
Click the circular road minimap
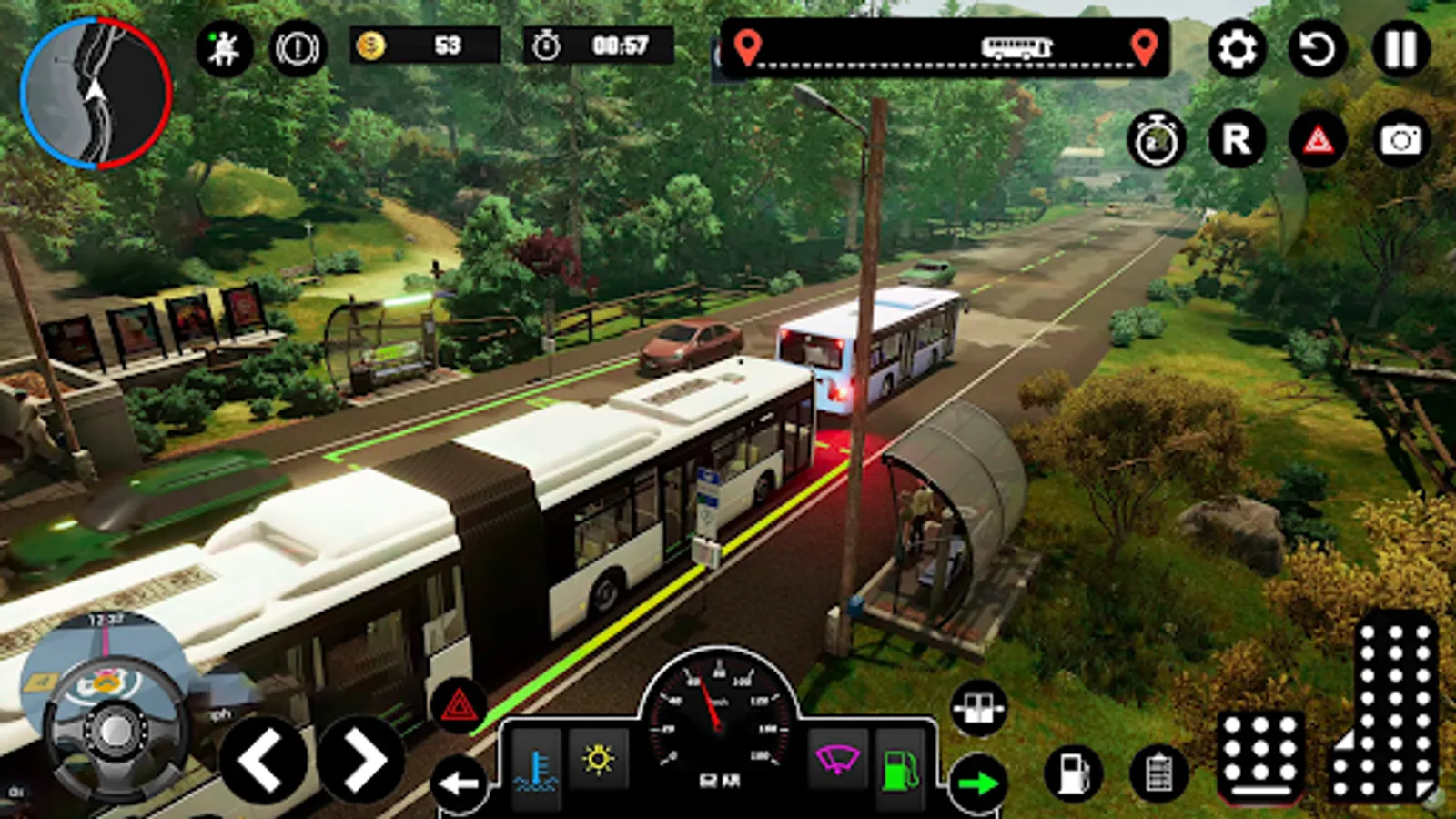96,93
